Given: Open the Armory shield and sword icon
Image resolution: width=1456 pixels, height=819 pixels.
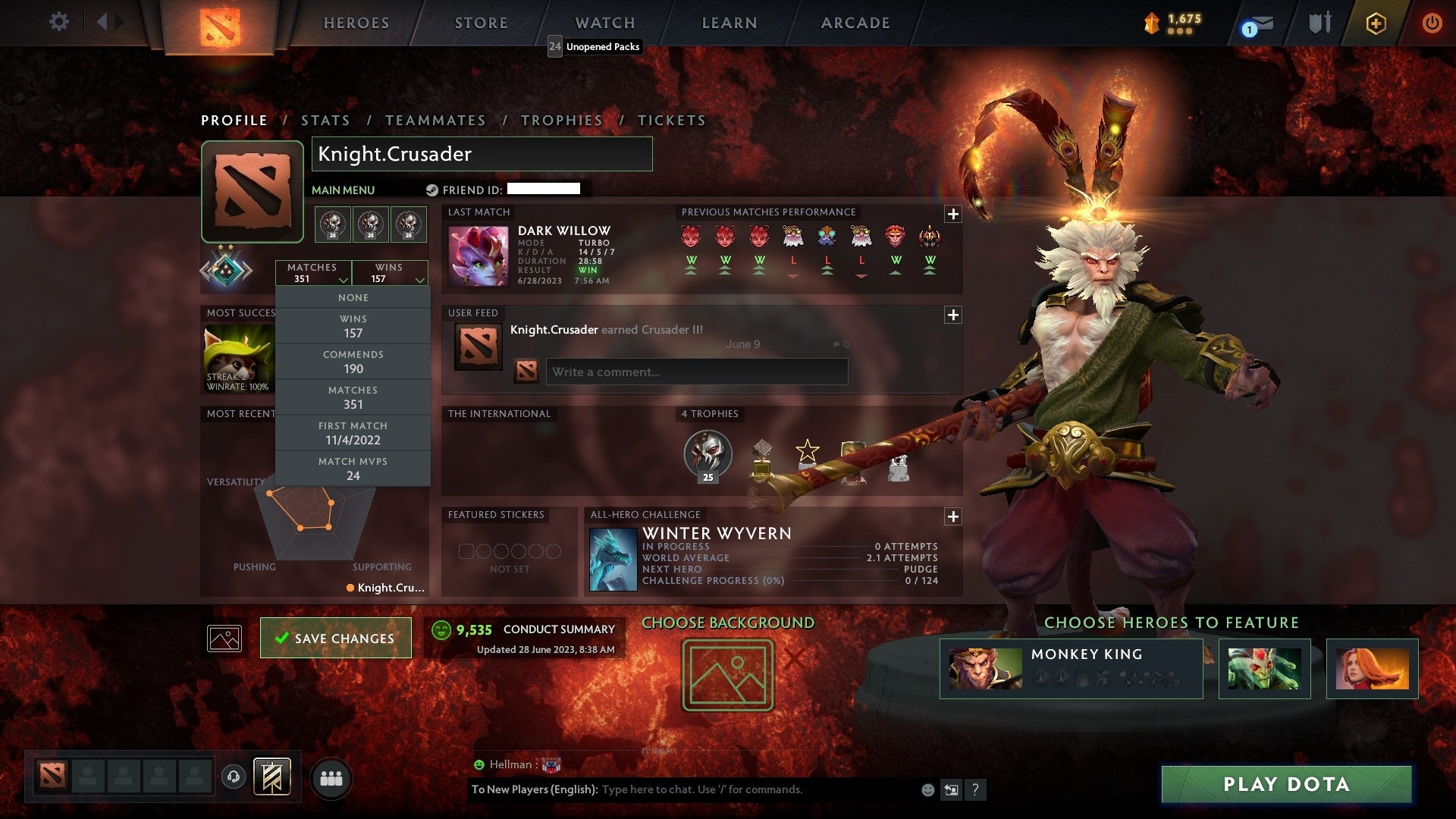Looking at the screenshot, I should tap(1319, 23).
